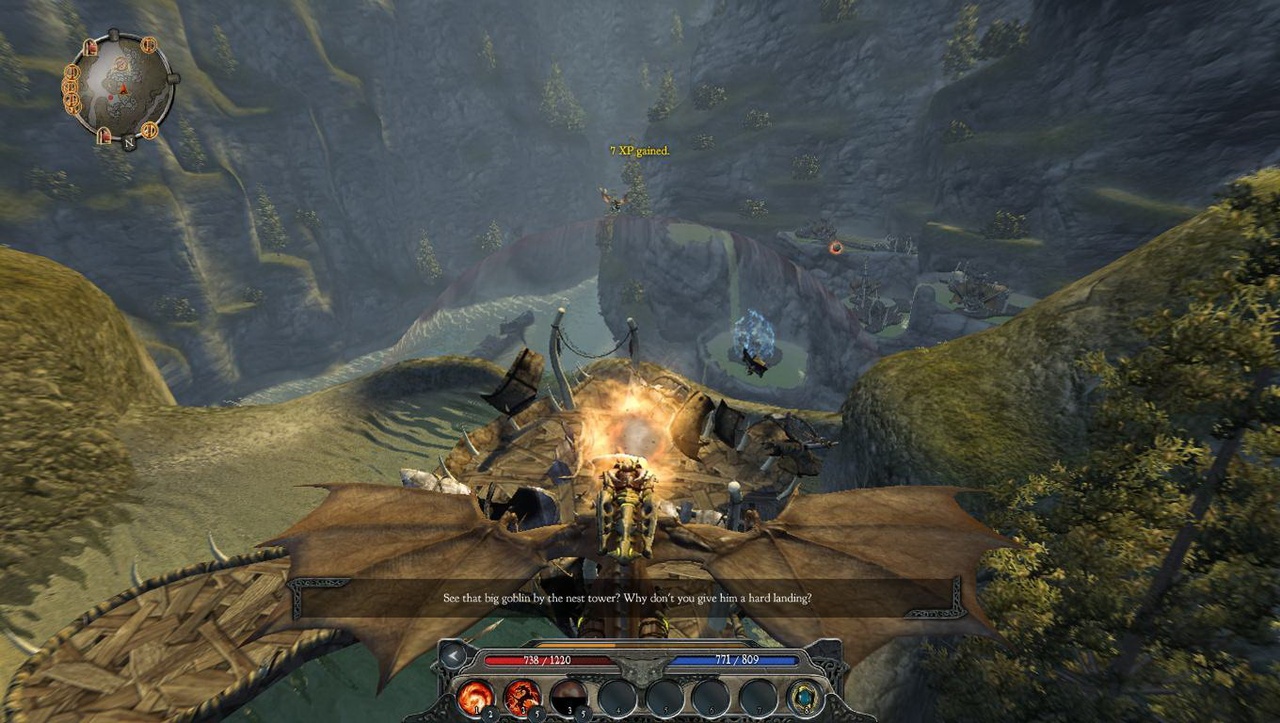Viewport: 1280px width, 723px height.
Task: Click the red enemy target circle on the ridge
Action: click(834, 248)
